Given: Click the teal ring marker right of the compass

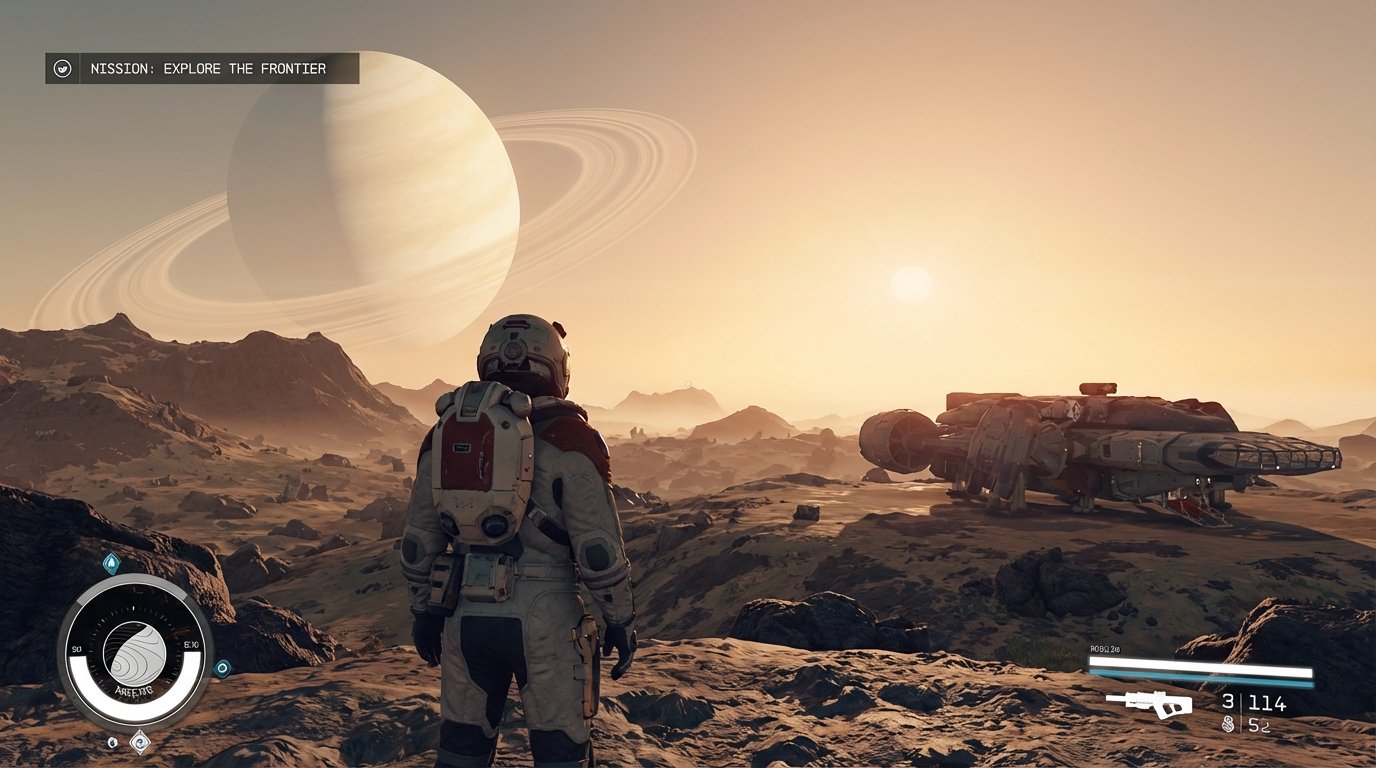Looking at the screenshot, I should pyautogui.click(x=223, y=666).
